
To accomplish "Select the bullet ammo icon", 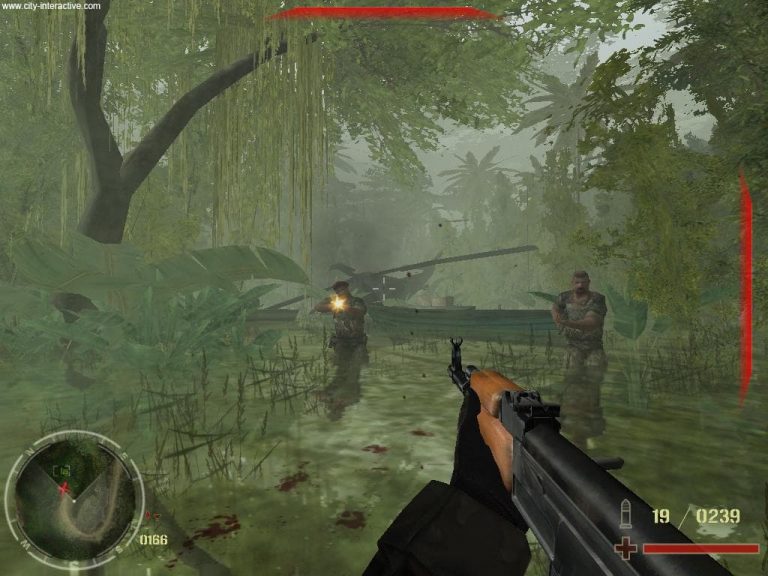I will coord(628,516).
